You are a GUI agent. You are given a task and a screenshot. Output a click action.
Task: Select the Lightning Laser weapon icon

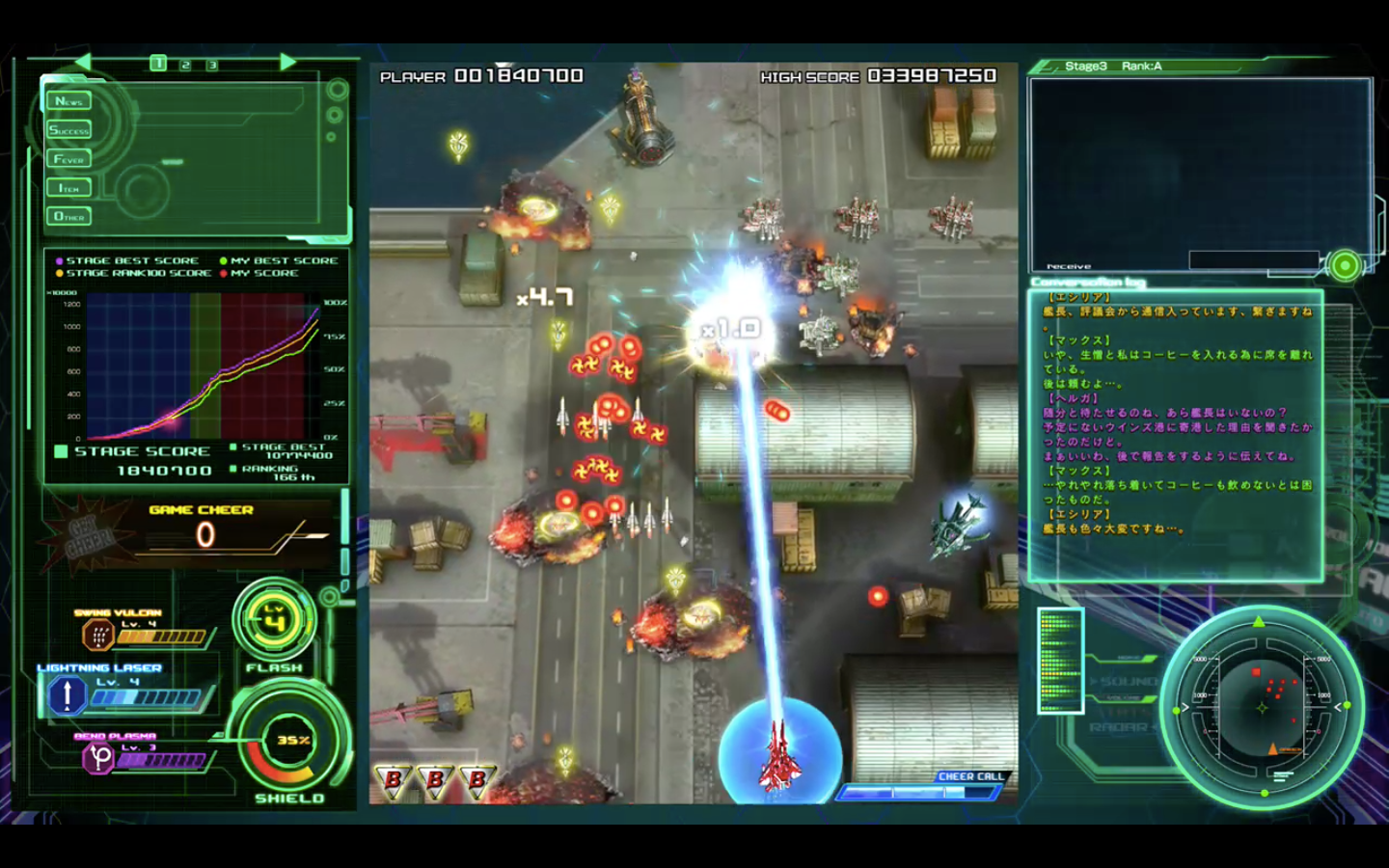coord(66,693)
